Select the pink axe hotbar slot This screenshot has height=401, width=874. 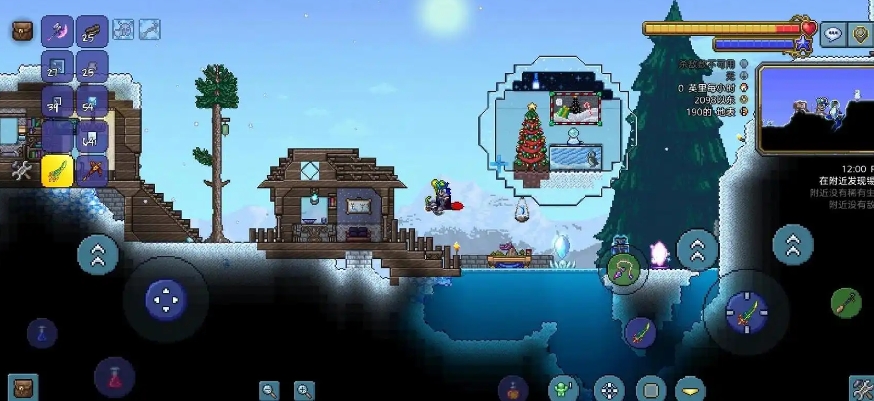[57, 31]
